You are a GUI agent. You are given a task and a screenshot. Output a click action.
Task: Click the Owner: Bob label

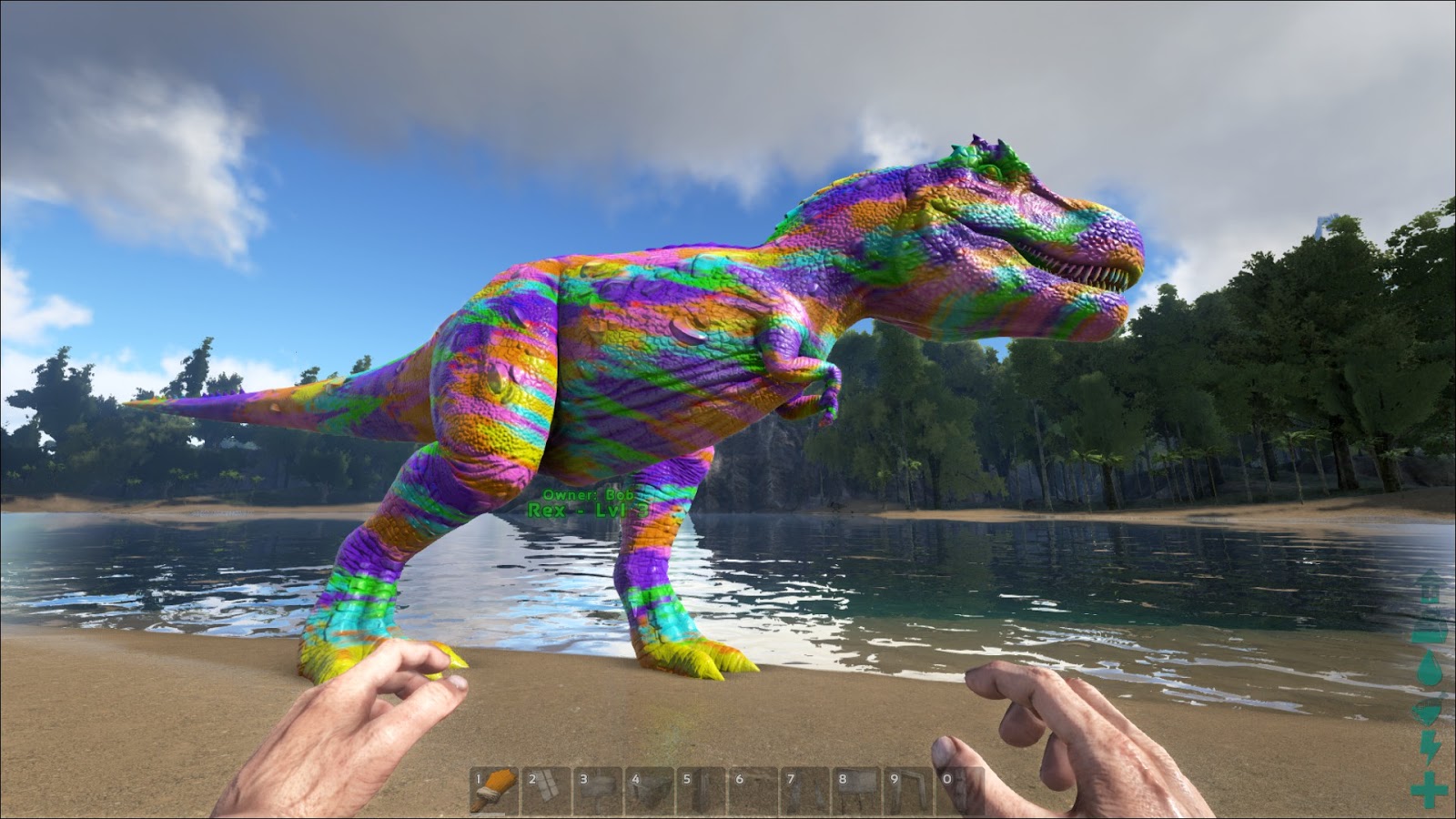590,494
